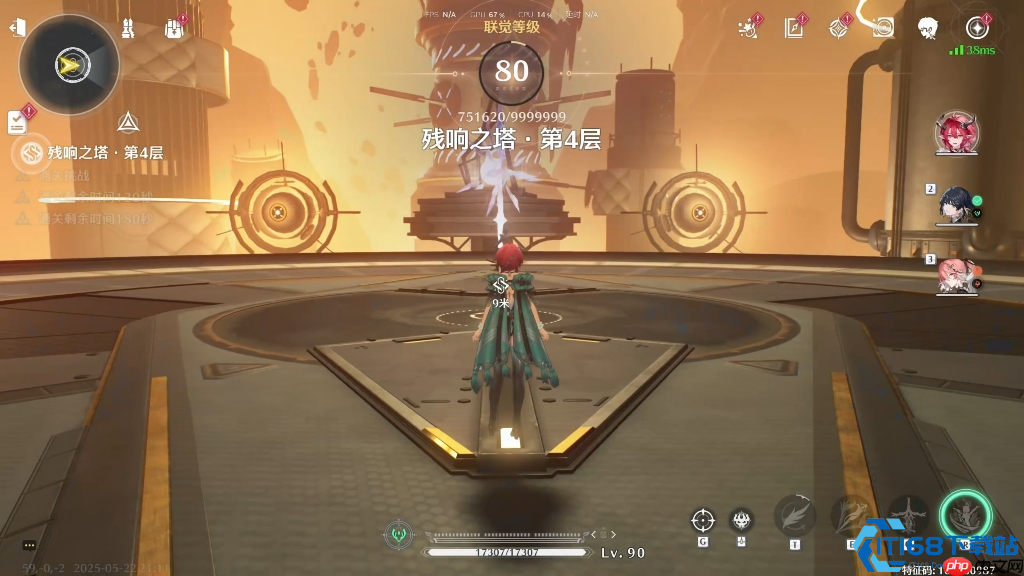Open the backpack inventory icon
This screenshot has height=576, width=1024.
tap(174, 28)
